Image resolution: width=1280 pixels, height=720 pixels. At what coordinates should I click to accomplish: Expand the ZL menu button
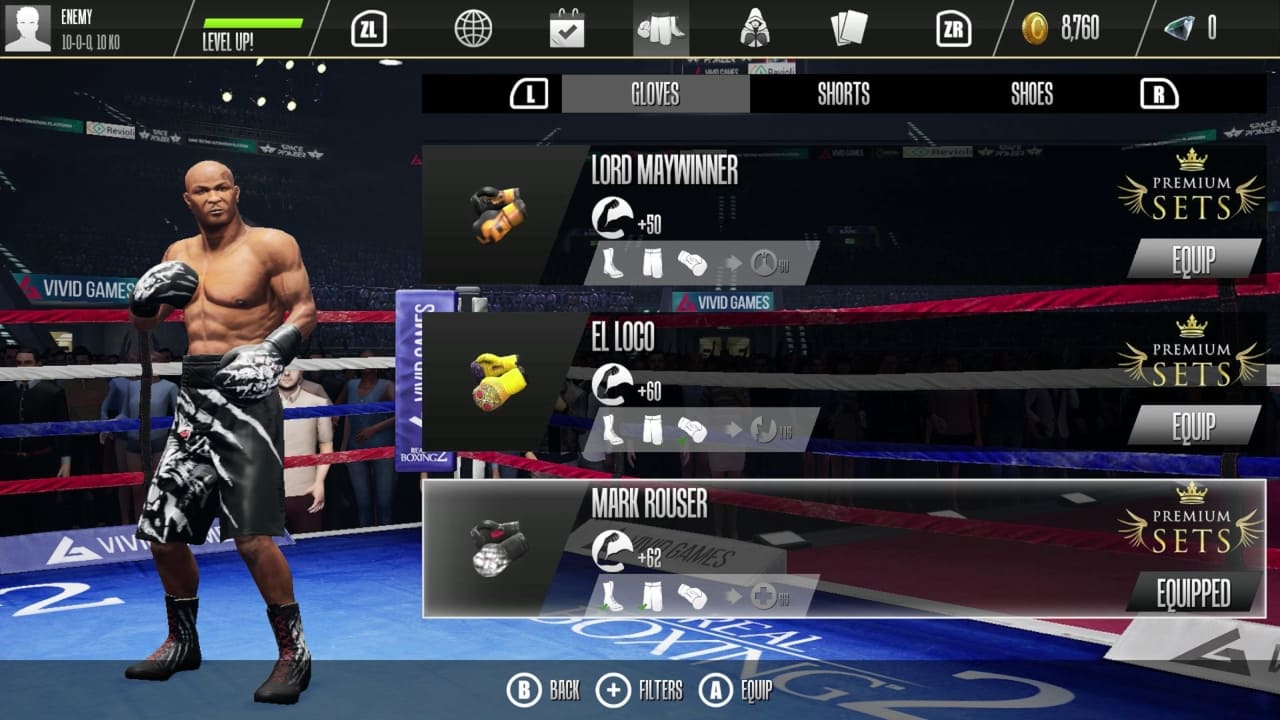pyautogui.click(x=368, y=29)
